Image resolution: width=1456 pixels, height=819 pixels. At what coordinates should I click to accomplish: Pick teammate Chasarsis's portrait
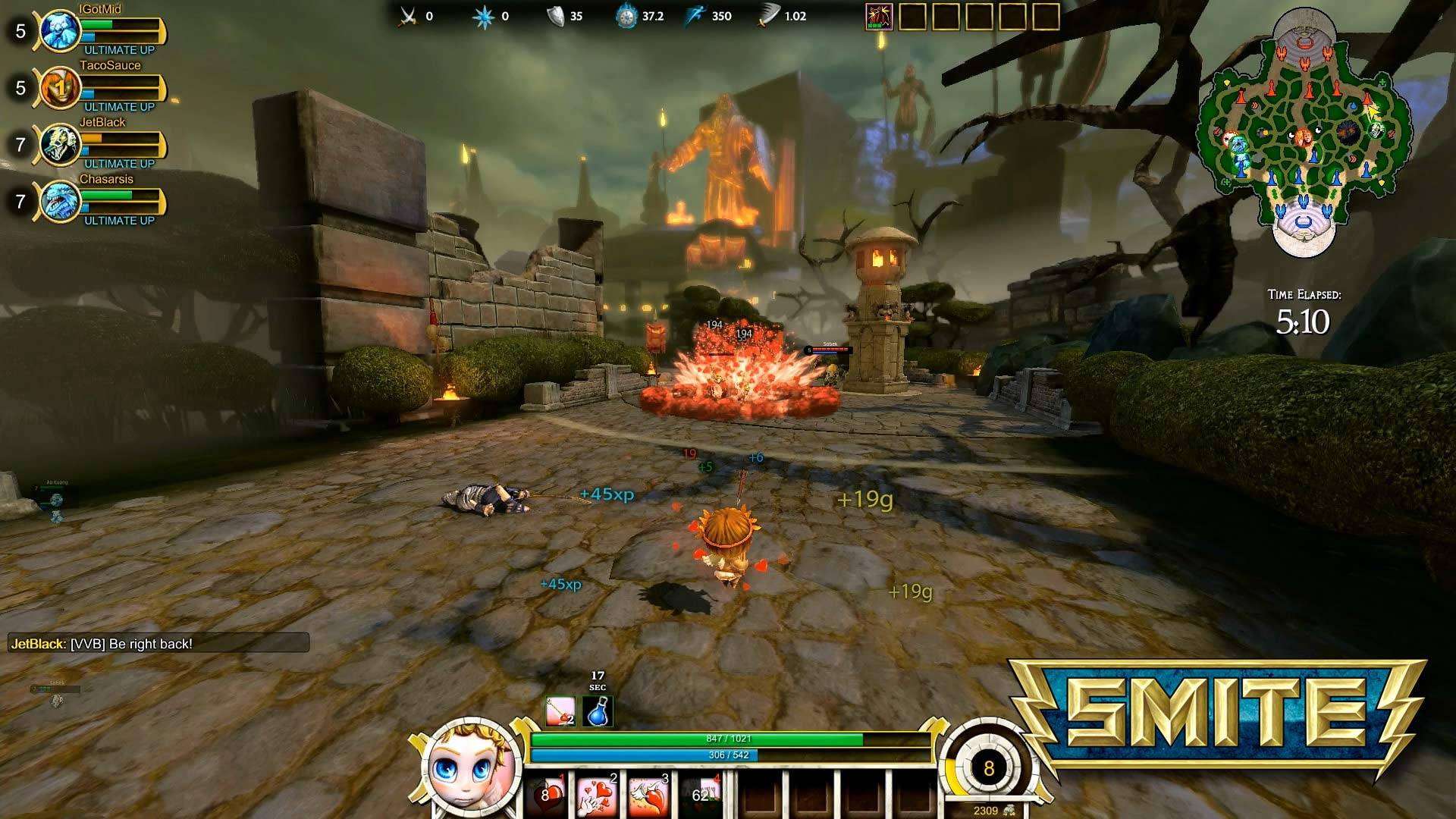click(59, 202)
